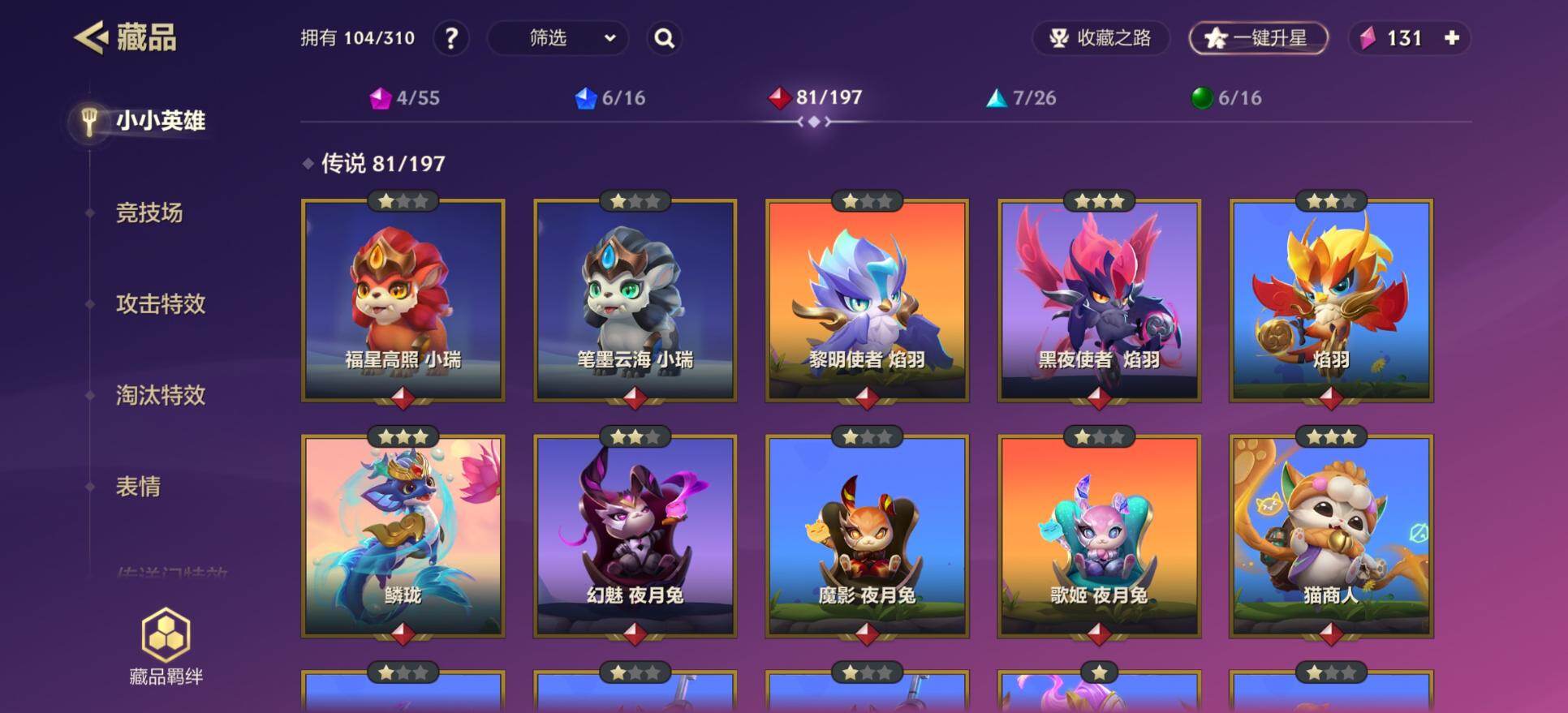Choose the 淘汰特效 category
1568x713 pixels.
[161, 395]
